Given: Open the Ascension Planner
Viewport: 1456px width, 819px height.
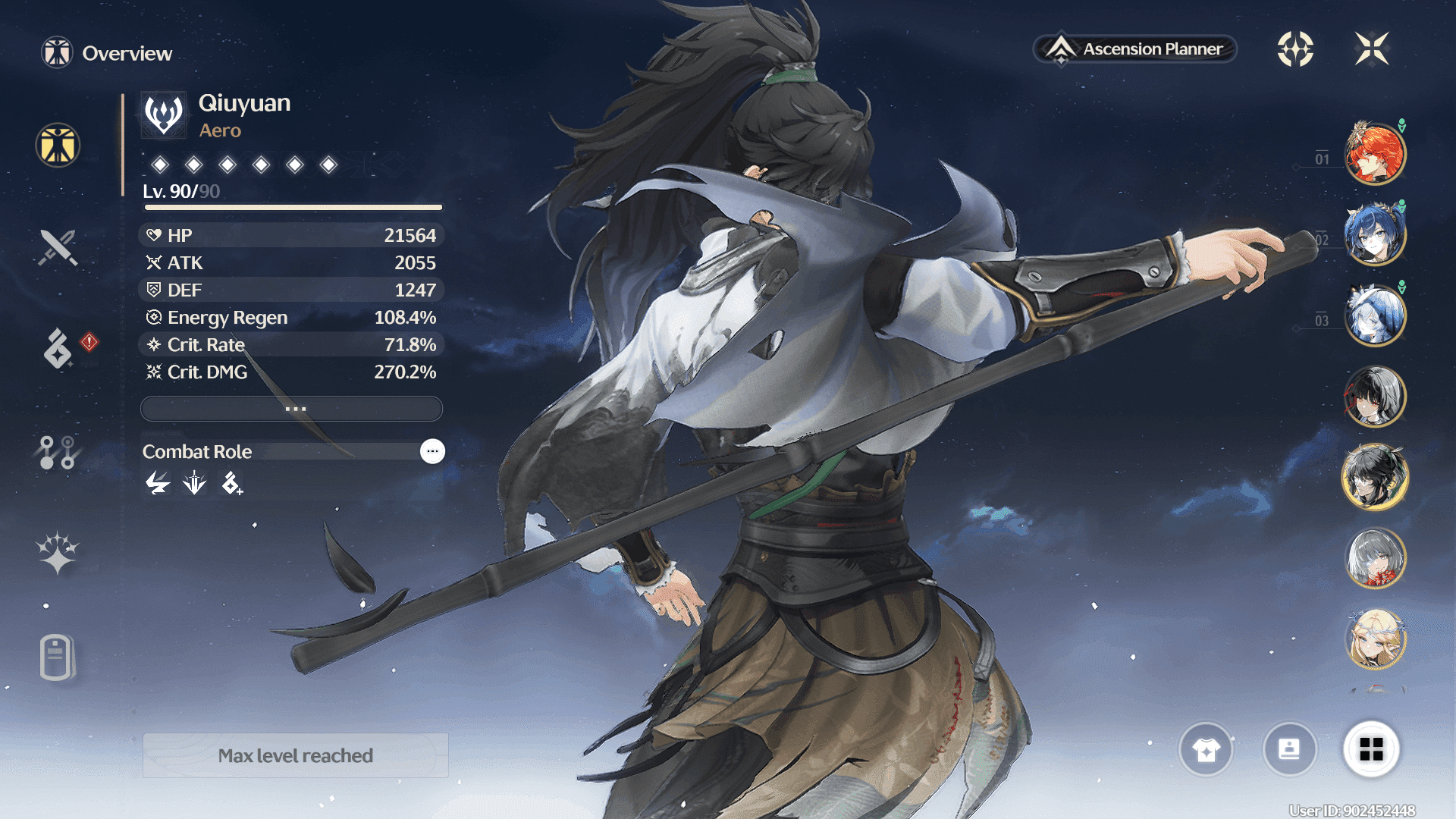Looking at the screenshot, I should click(x=1135, y=49).
